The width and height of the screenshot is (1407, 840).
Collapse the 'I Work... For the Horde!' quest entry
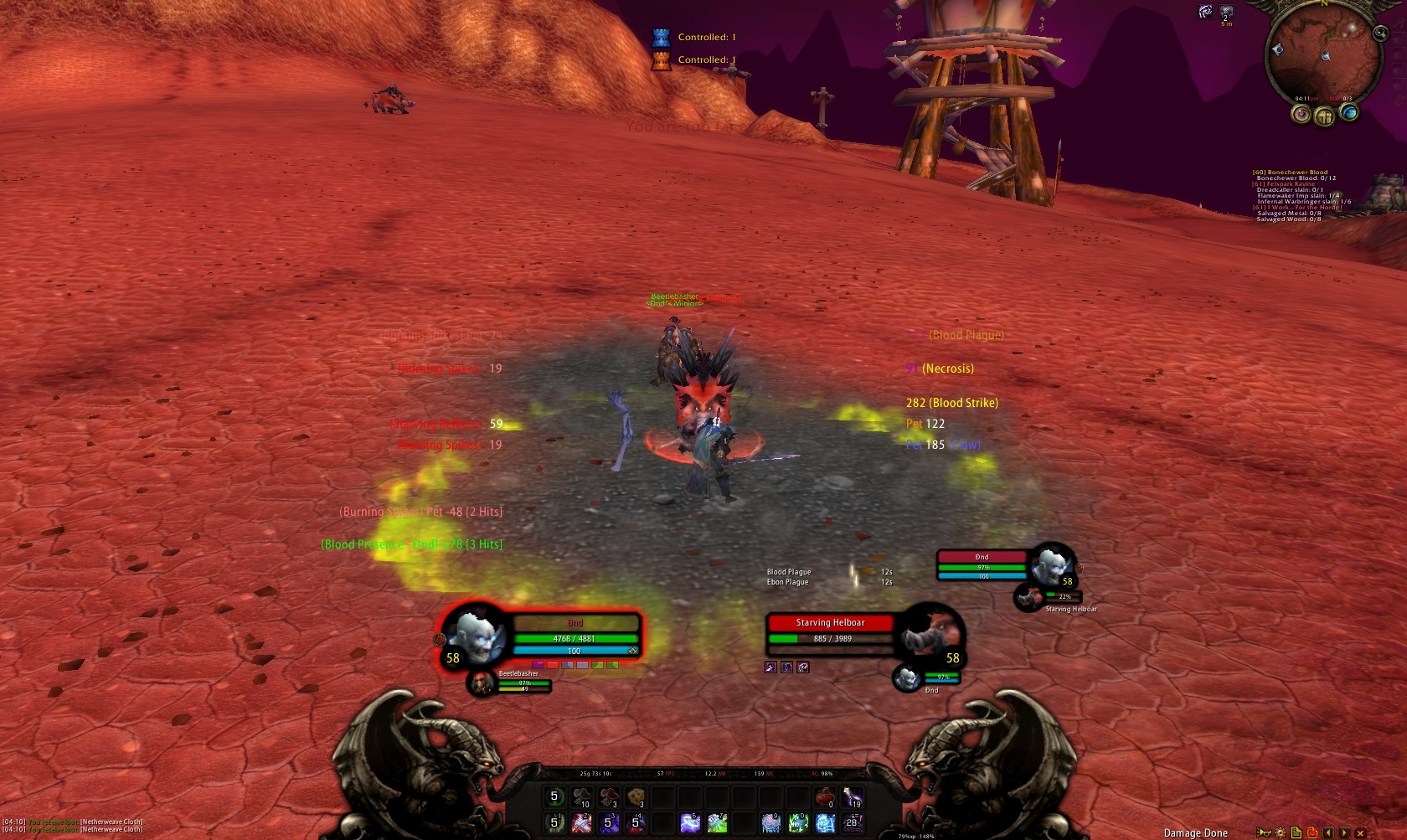click(1297, 208)
